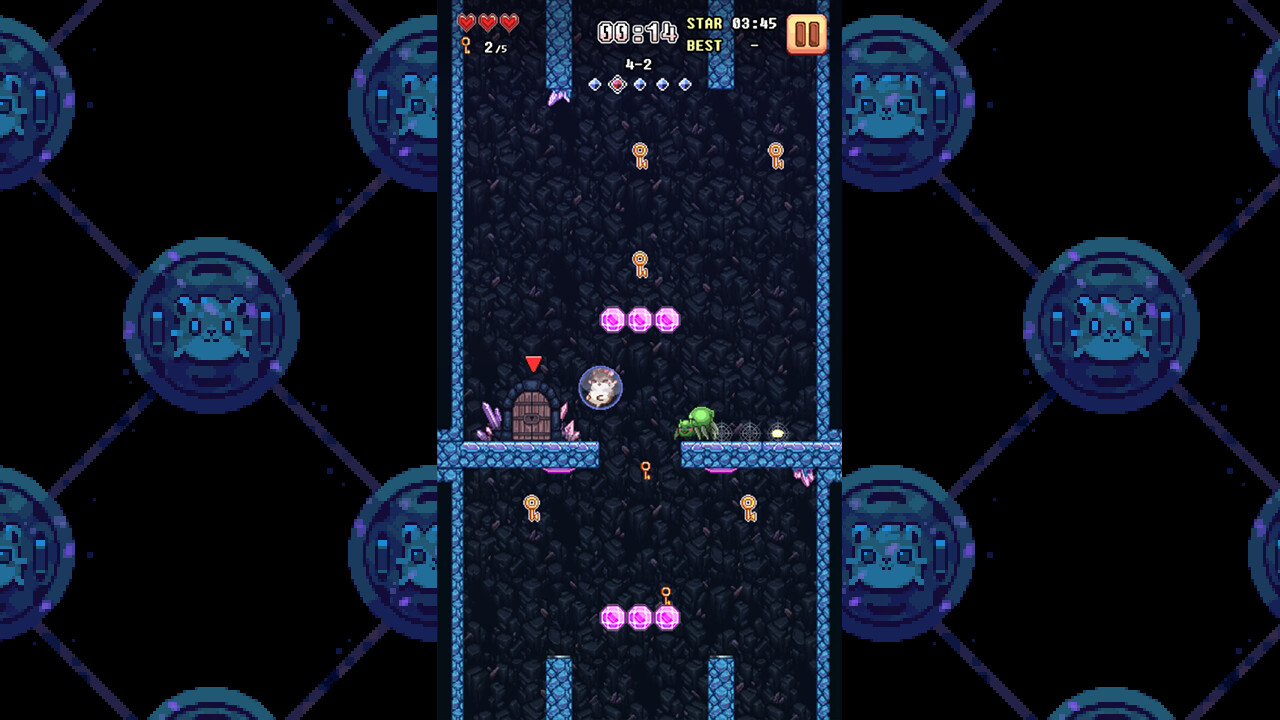Select the first heart in the health bar

467,22
